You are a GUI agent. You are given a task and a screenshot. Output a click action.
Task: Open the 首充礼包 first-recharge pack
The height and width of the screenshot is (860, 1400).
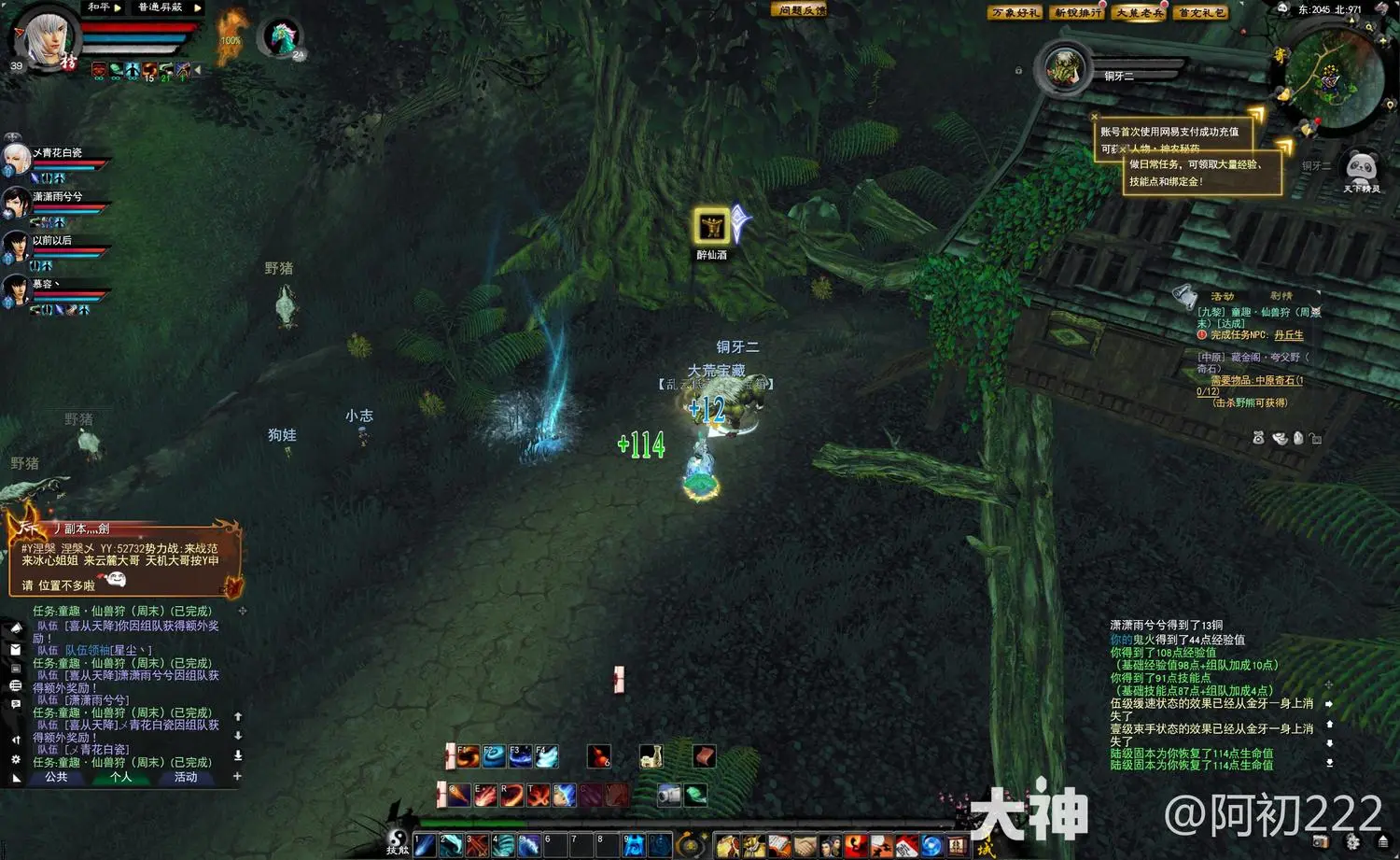tap(1202, 13)
